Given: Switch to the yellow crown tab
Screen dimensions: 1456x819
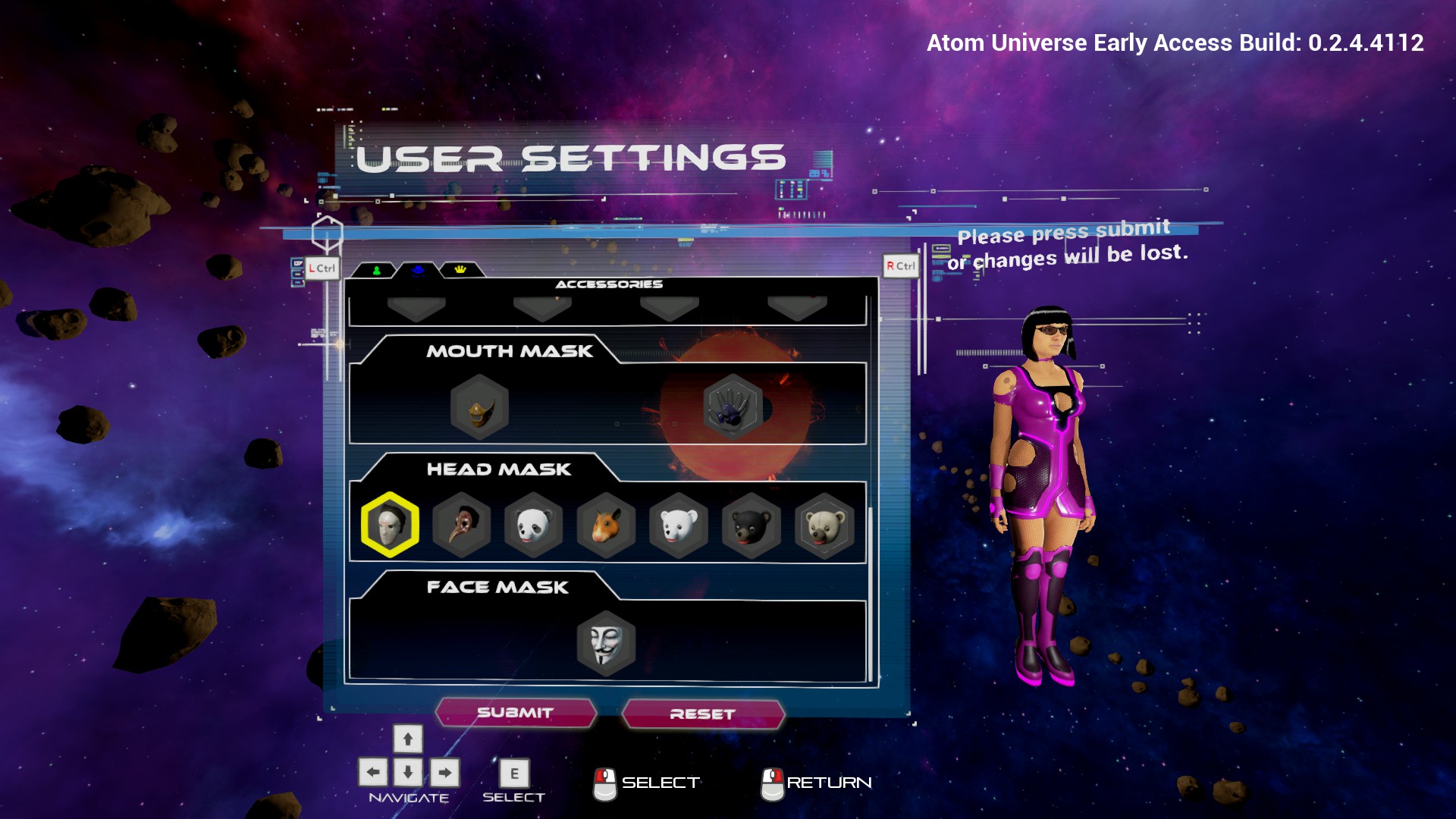Looking at the screenshot, I should pyautogui.click(x=460, y=270).
